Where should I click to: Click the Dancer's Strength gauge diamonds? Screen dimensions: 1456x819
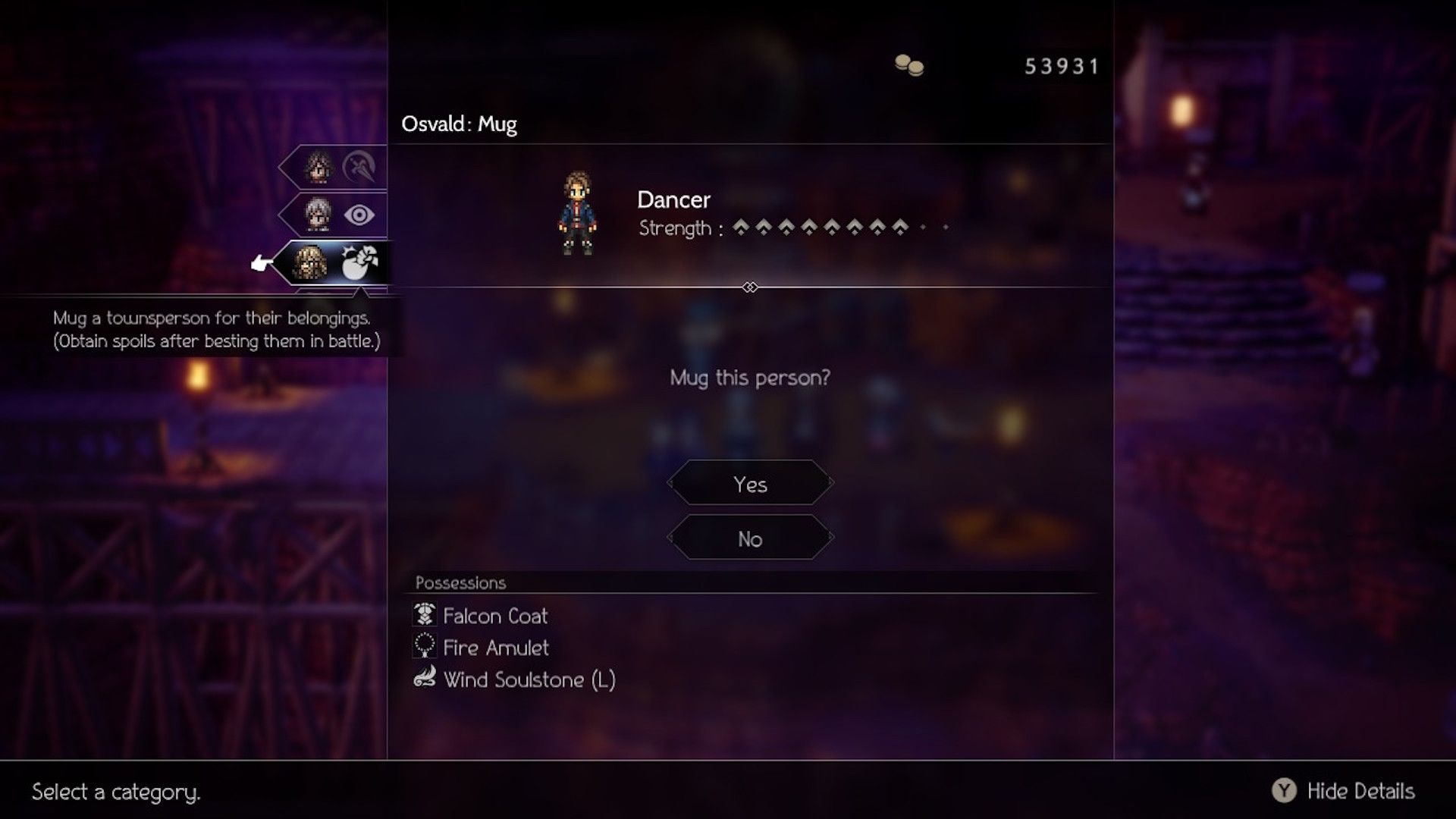click(834, 226)
